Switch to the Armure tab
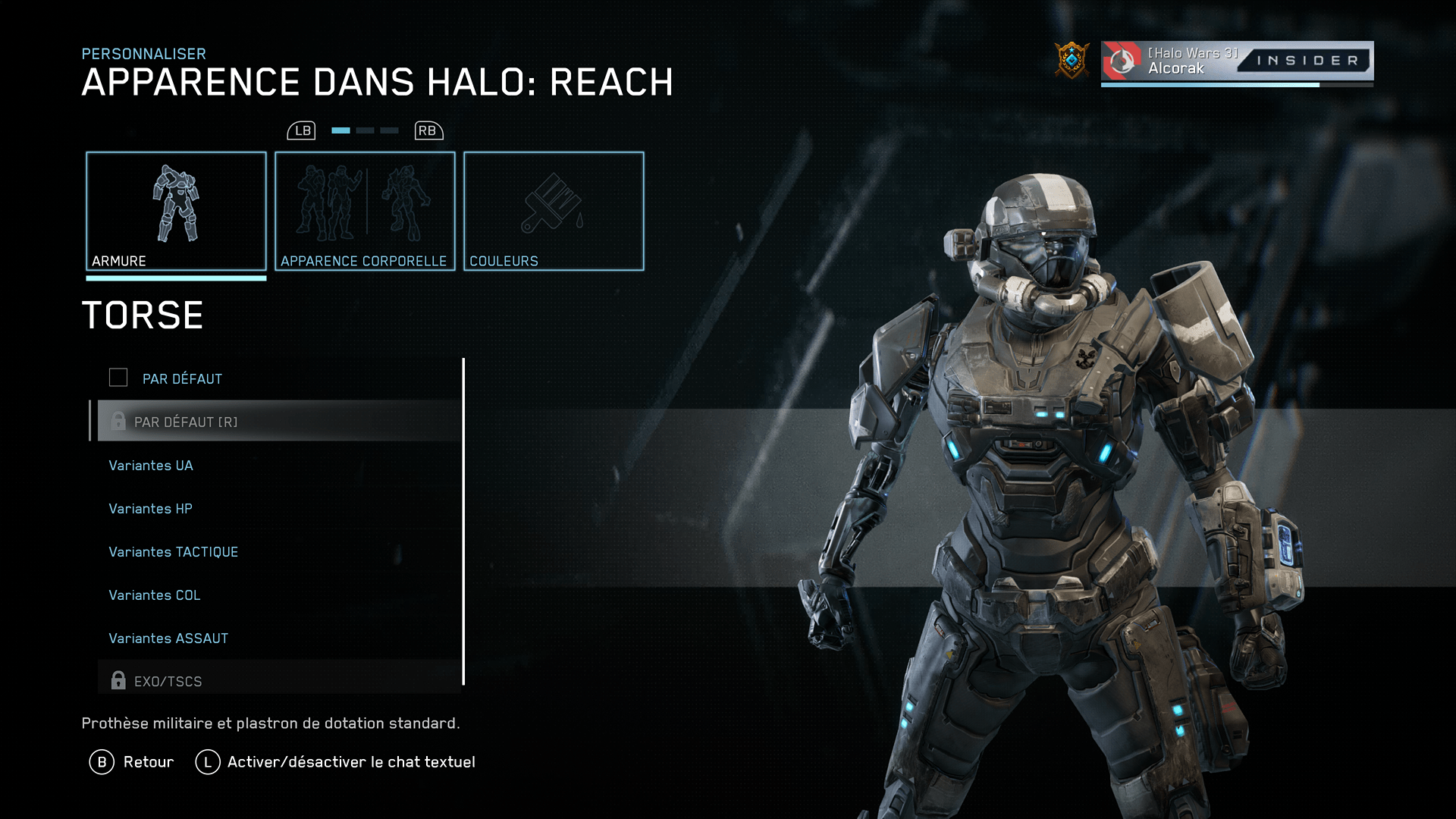 click(x=176, y=211)
